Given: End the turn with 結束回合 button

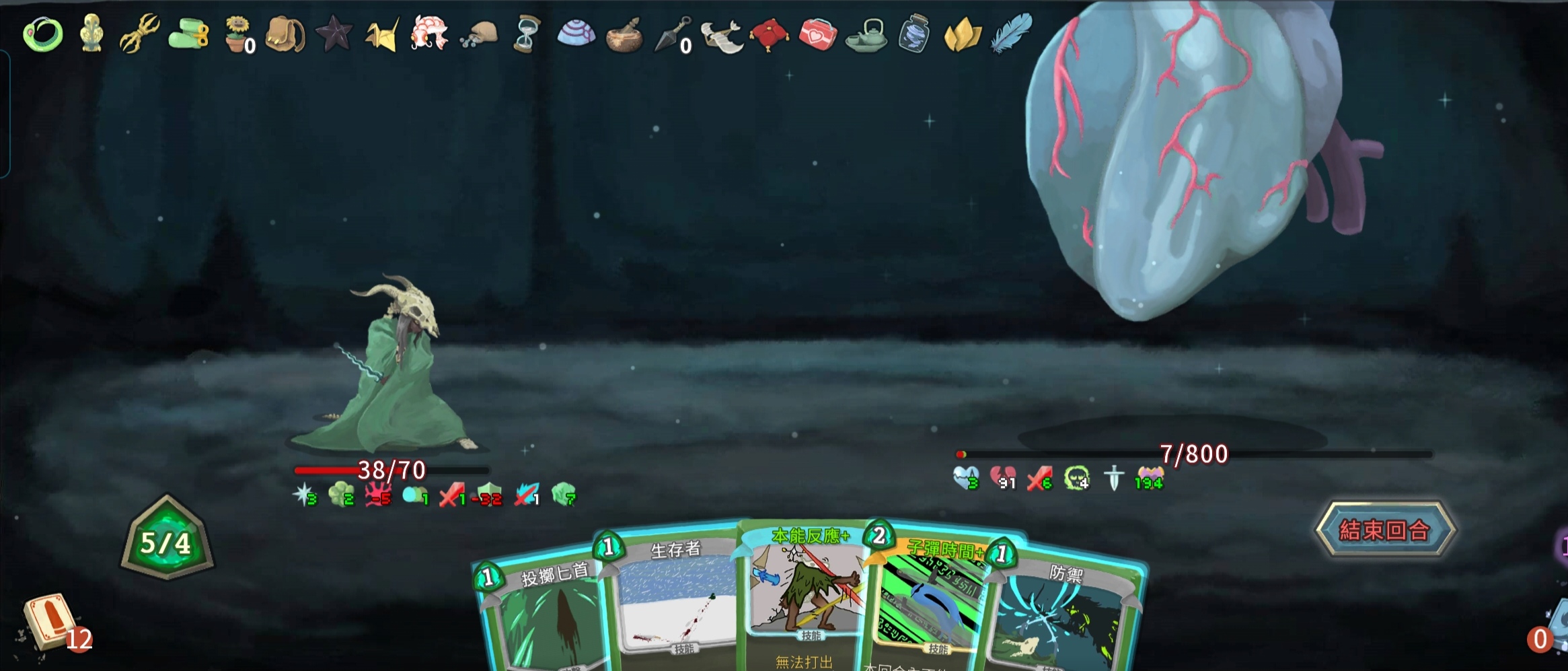Looking at the screenshot, I should click(x=1384, y=530).
